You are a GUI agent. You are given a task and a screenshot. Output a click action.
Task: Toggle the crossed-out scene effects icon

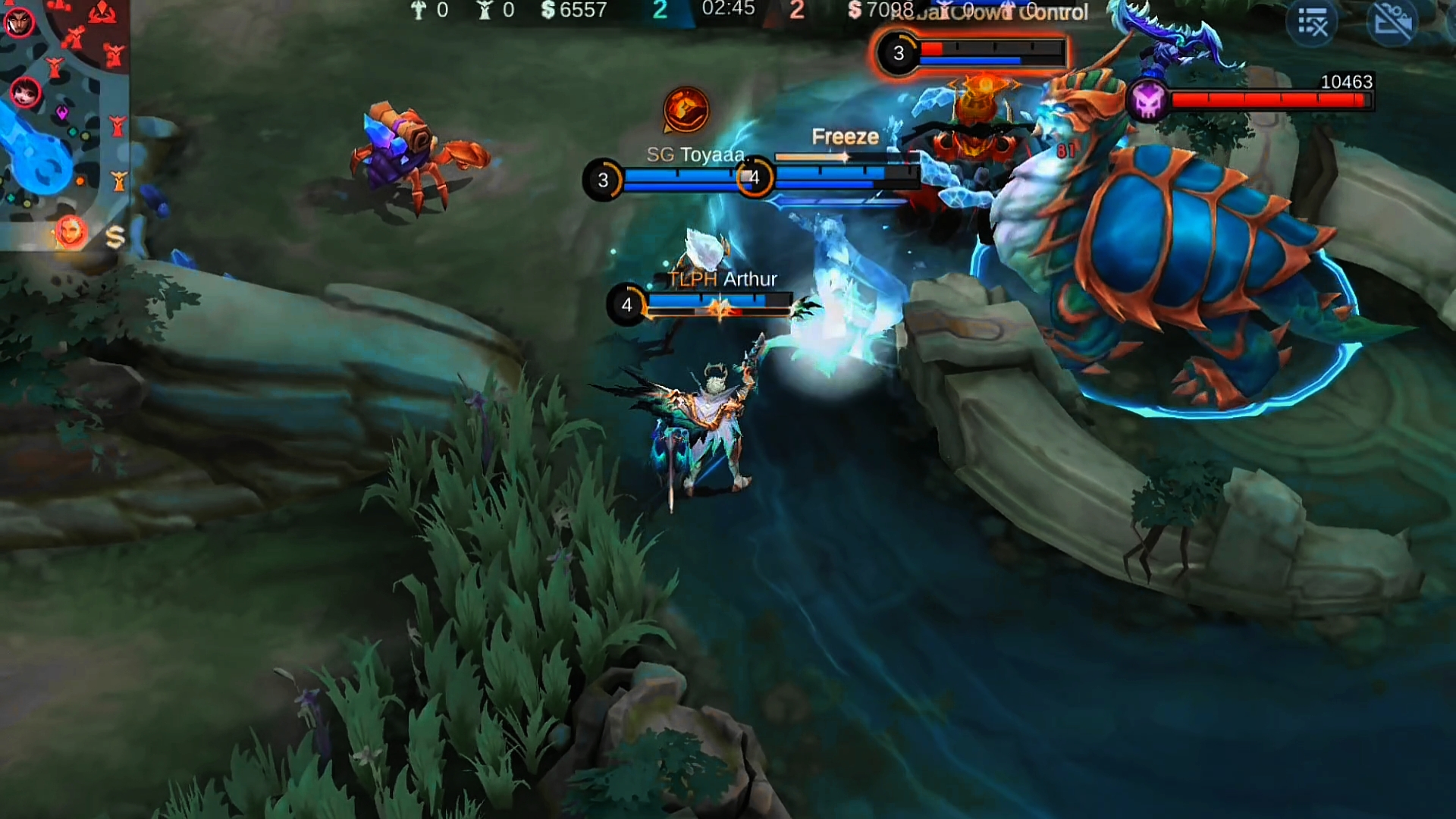click(1392, 23)
